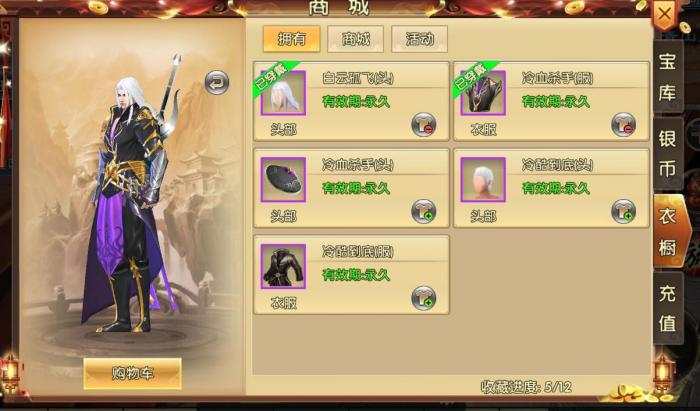Image resolution: width=700 pixels, height=411 pixels.
Task: Select the 白云孤飞 white hair thumbnail
Action: [x=283, y=94]
